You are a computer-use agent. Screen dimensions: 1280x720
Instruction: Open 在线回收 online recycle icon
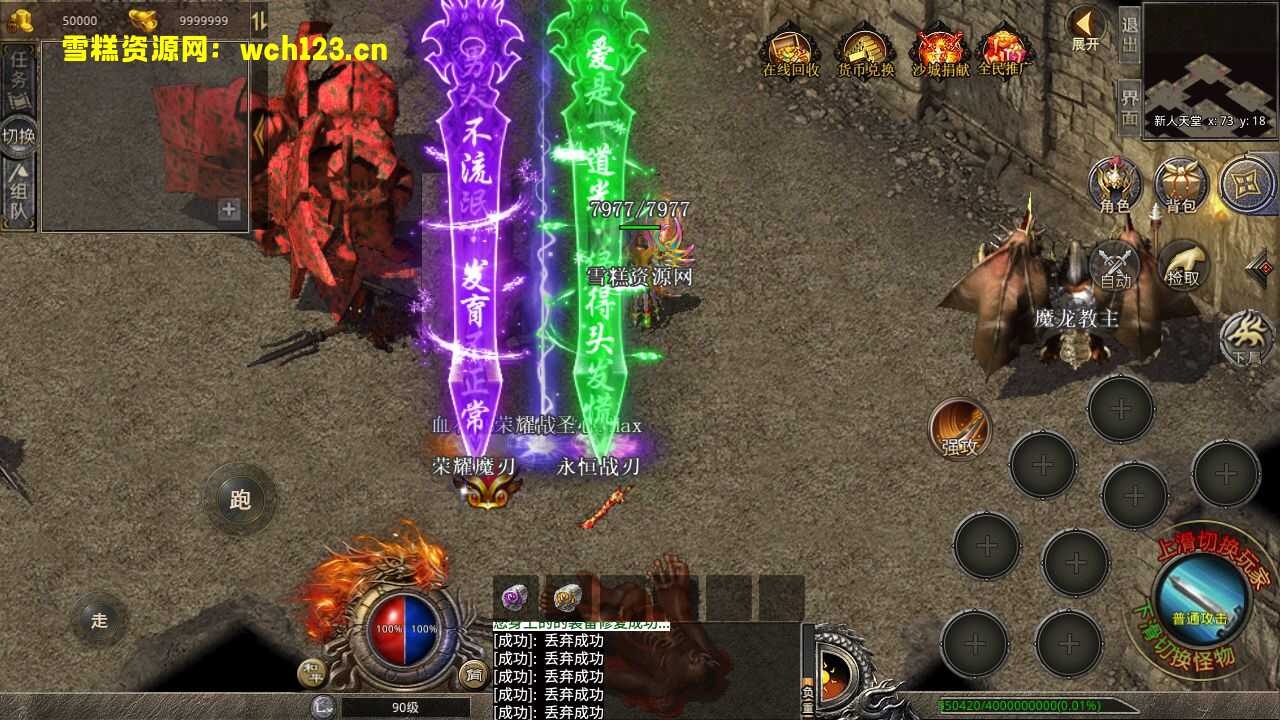click(x=790, y=52)
